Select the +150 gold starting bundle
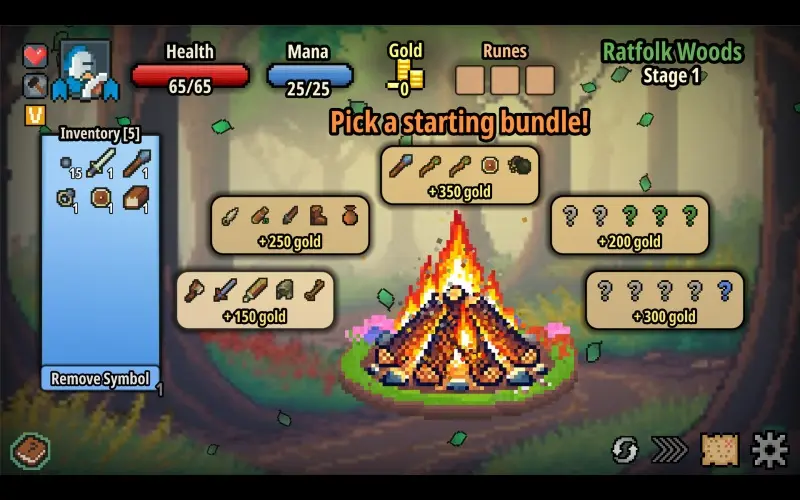800x500 pixels. click(255, 300)
